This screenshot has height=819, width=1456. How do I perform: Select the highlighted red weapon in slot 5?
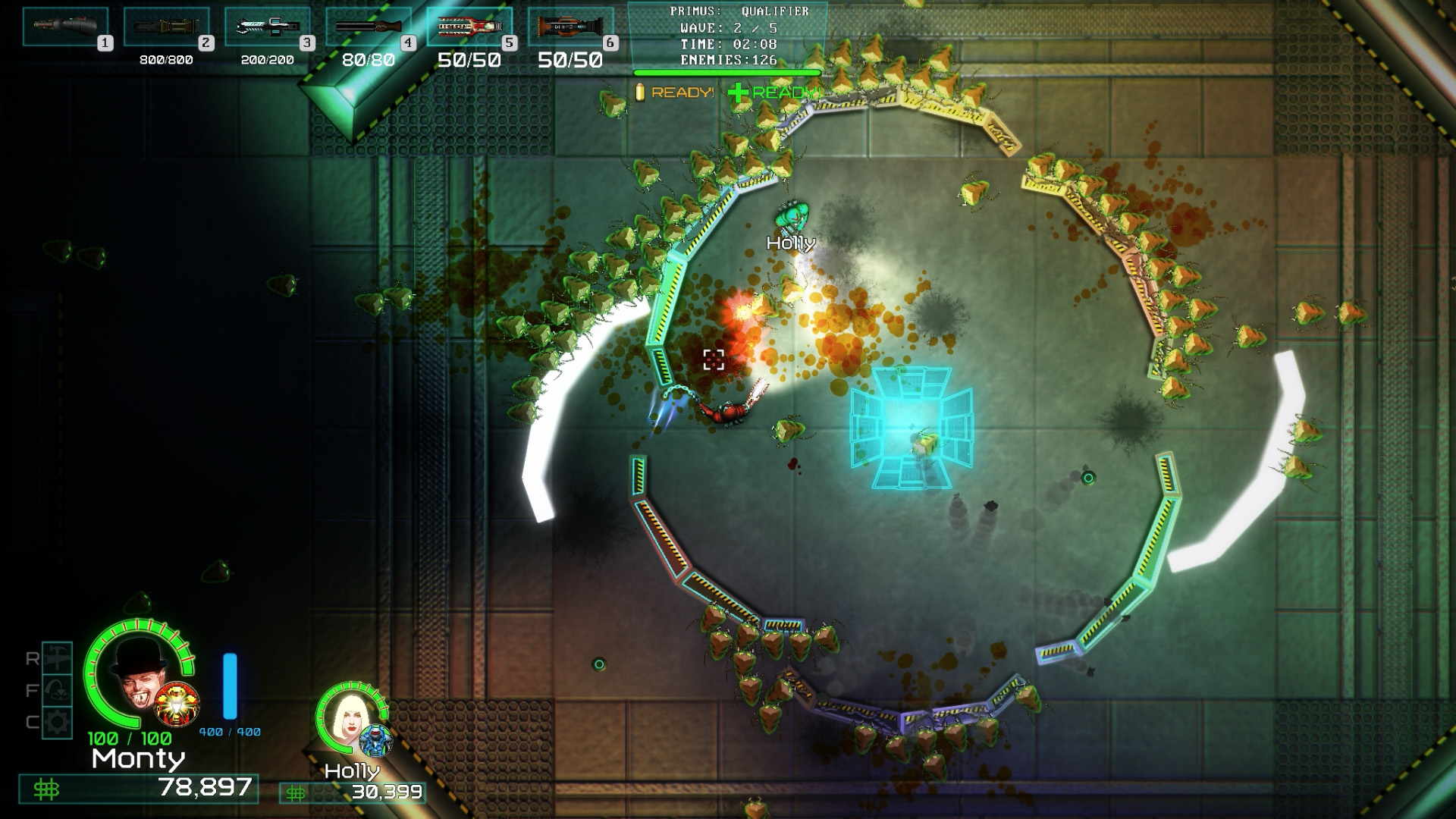click(469, 27)
